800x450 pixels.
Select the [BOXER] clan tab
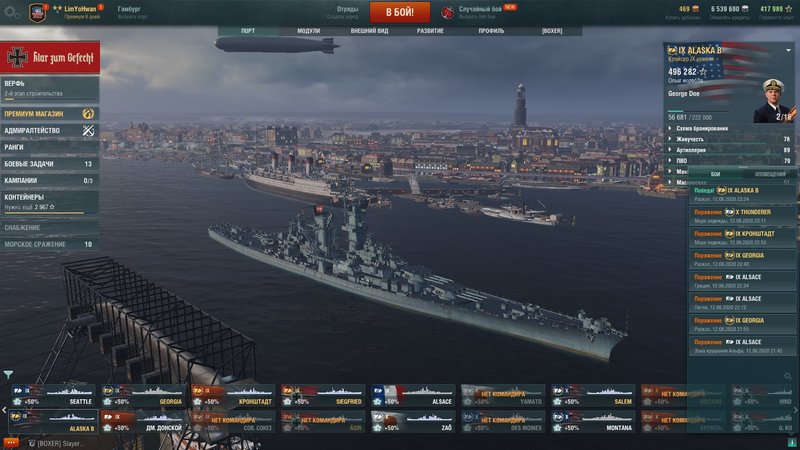(552, 31)
